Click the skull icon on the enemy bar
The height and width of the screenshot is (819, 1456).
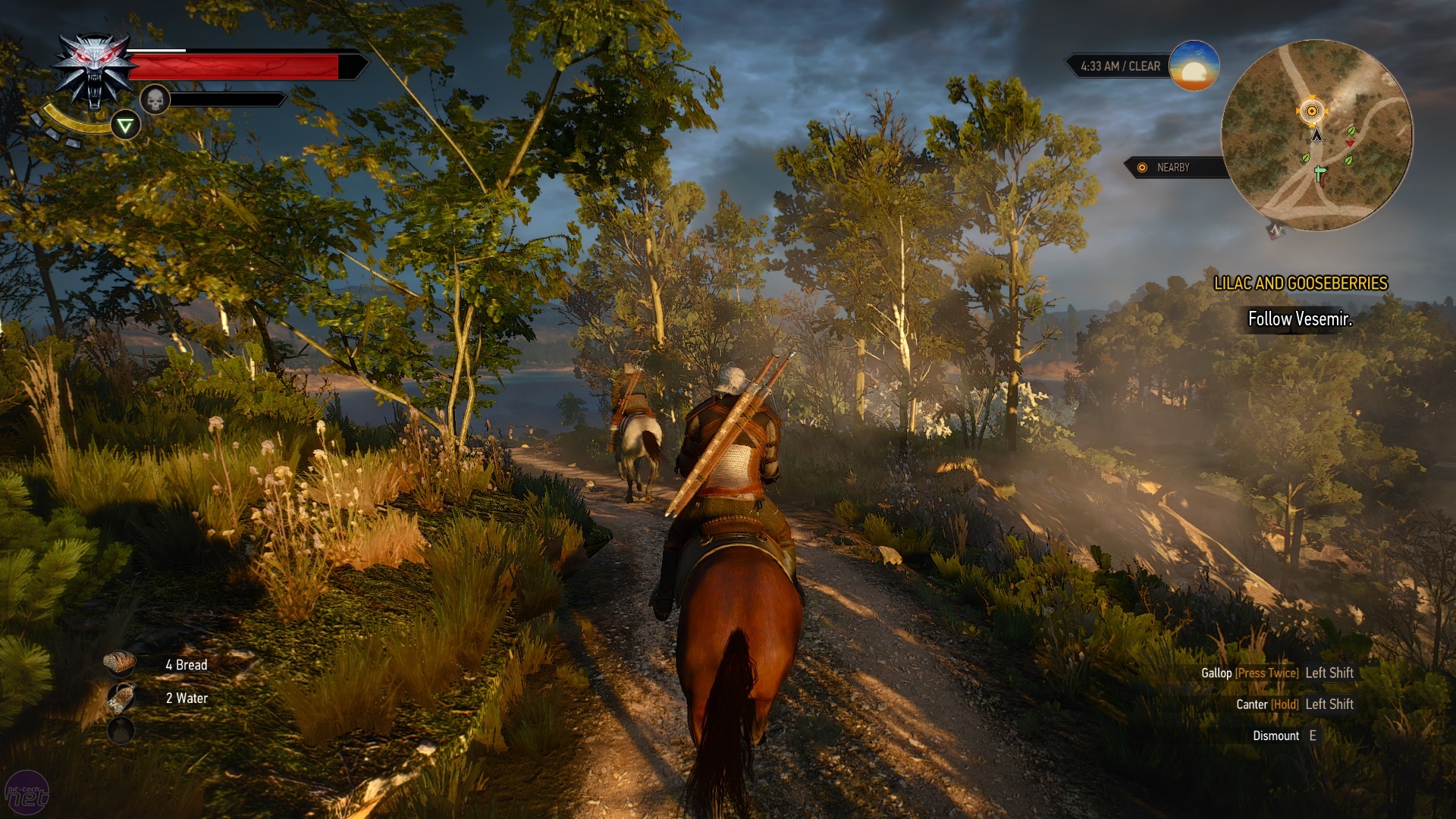[x=157, y=99]
